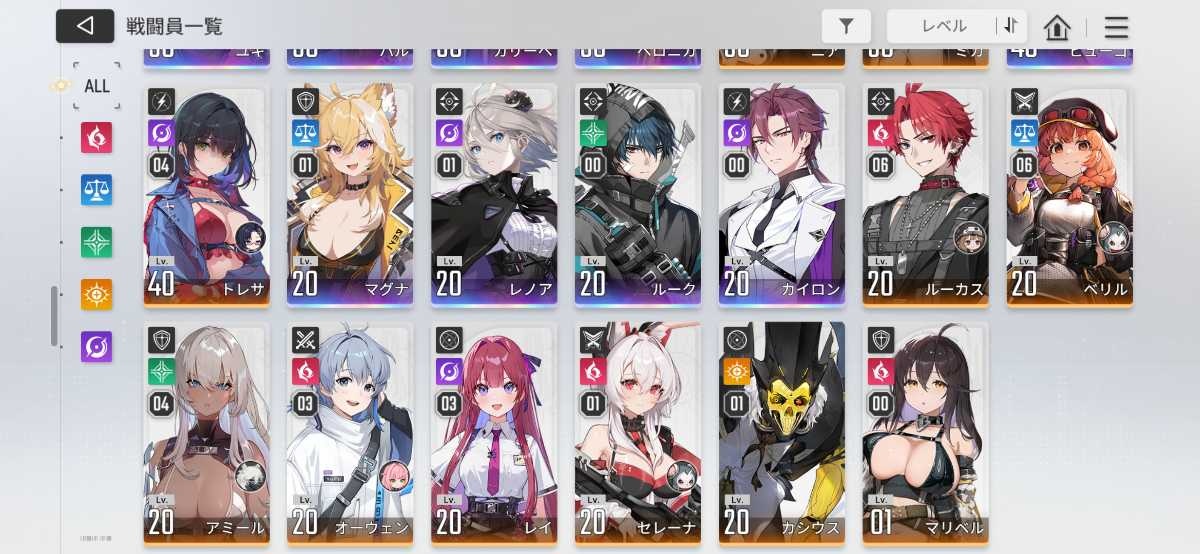This screenshot has height=554, width=1200.
Task: Filter by purple swirl element
Action: point(97,347)
